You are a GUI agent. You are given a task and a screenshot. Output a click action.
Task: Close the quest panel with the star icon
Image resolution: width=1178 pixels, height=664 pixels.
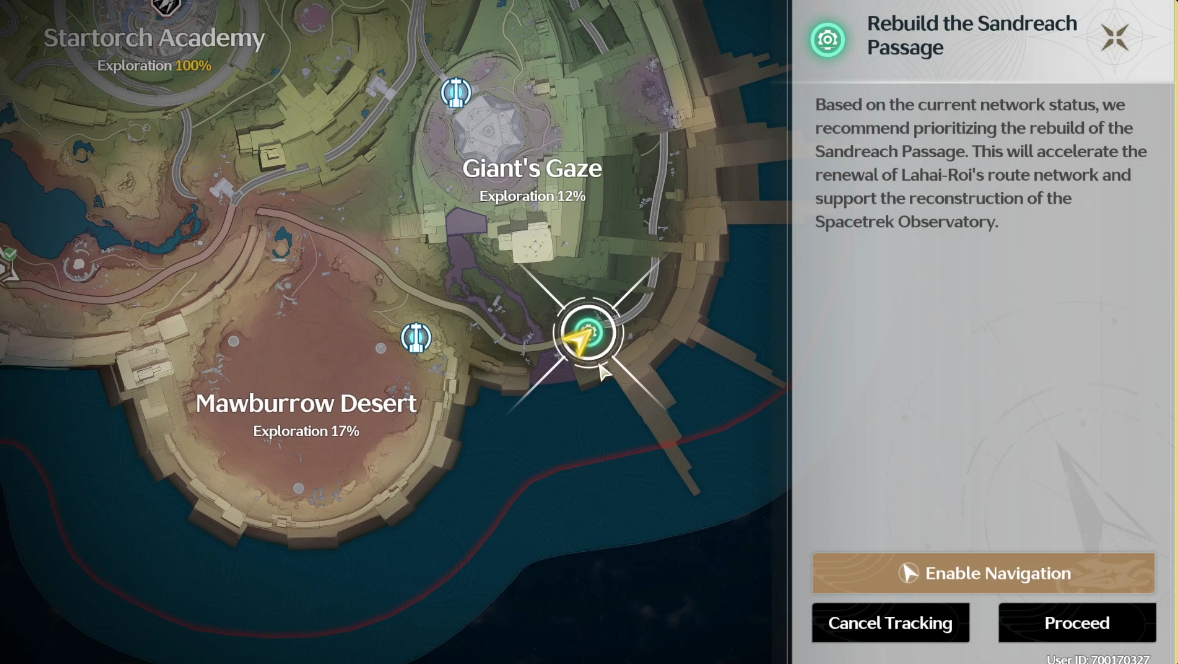click(x=1115, y=39)
